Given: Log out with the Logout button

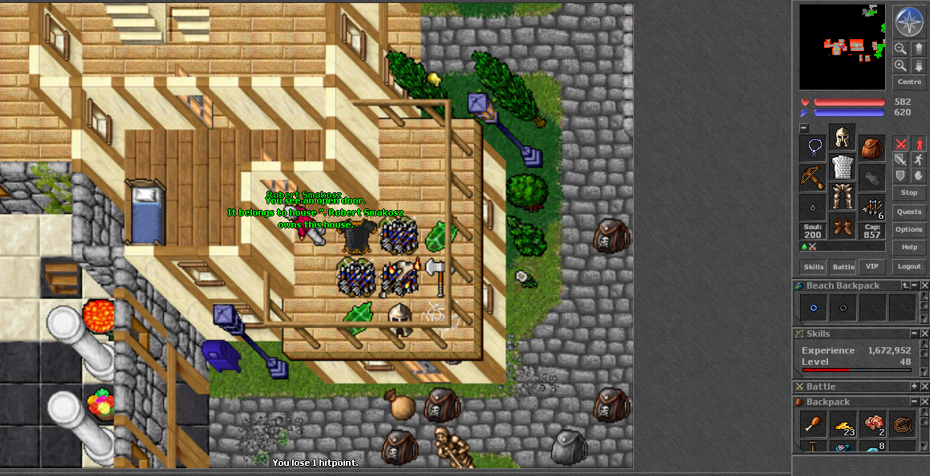Looking at the screenshot, I should 909,267.
